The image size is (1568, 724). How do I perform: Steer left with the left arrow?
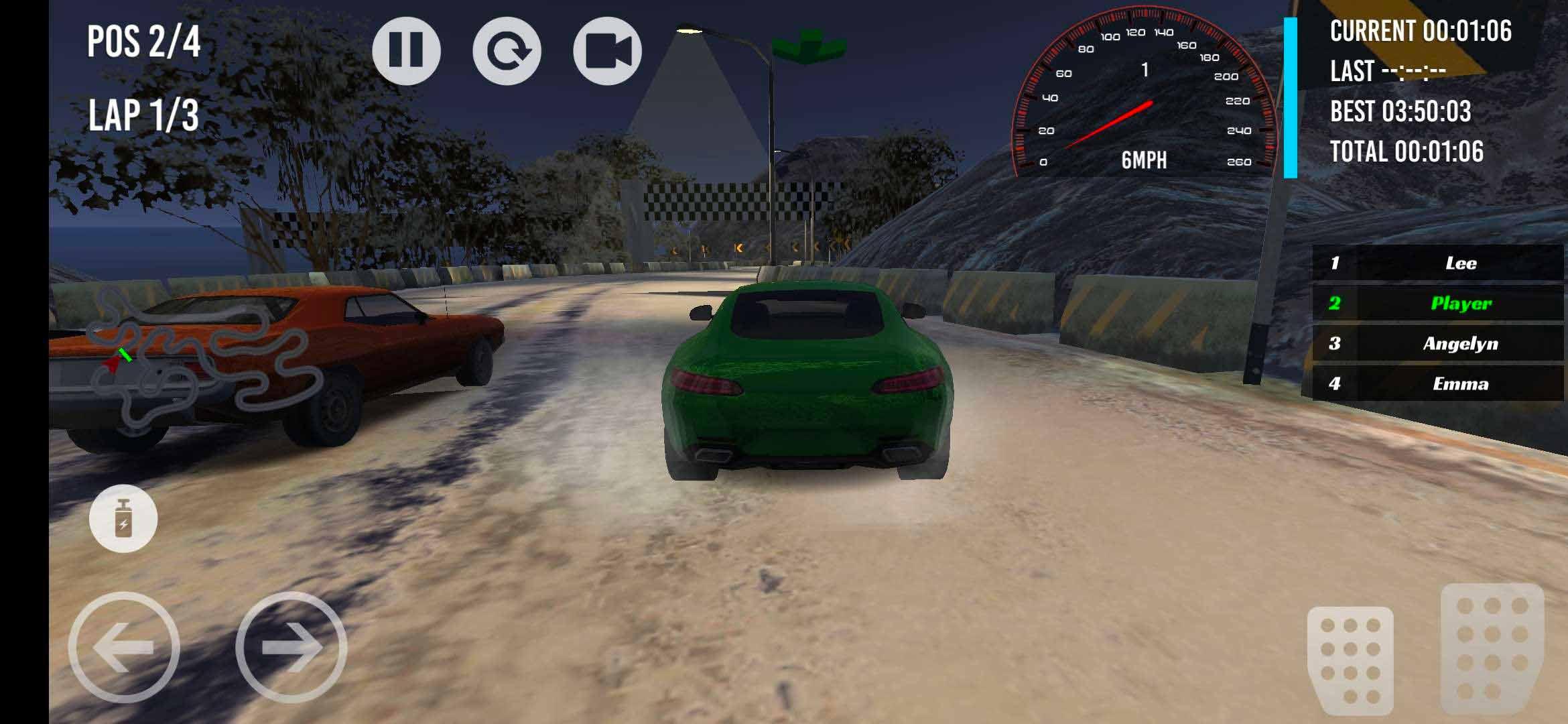[x=124, y=647]
